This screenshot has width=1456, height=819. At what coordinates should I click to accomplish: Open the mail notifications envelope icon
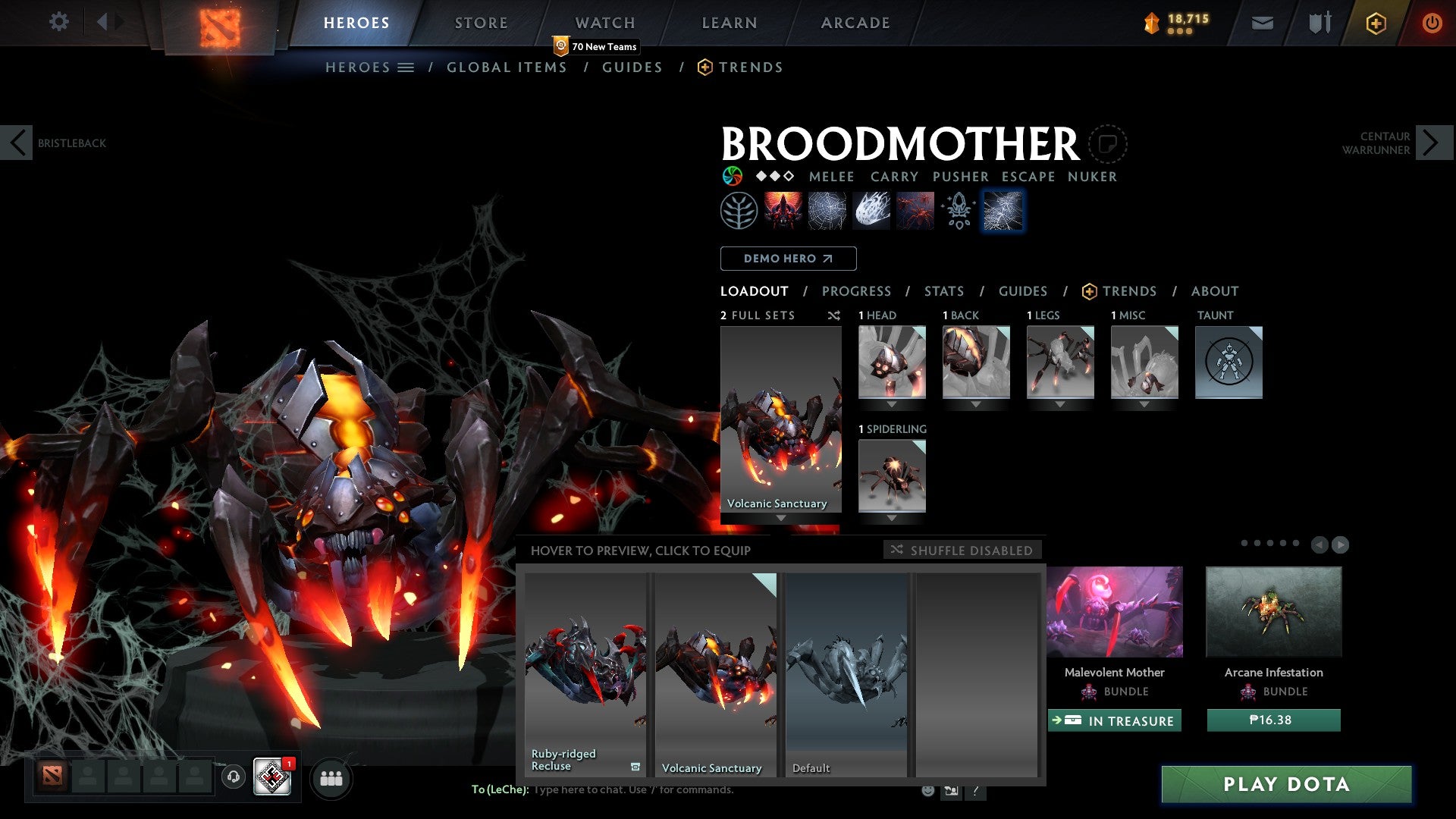[1263, 23]
